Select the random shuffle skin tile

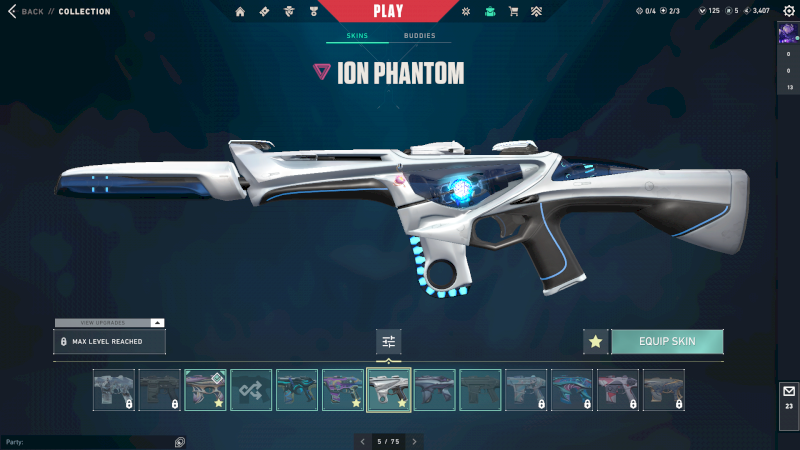point(252,389)
